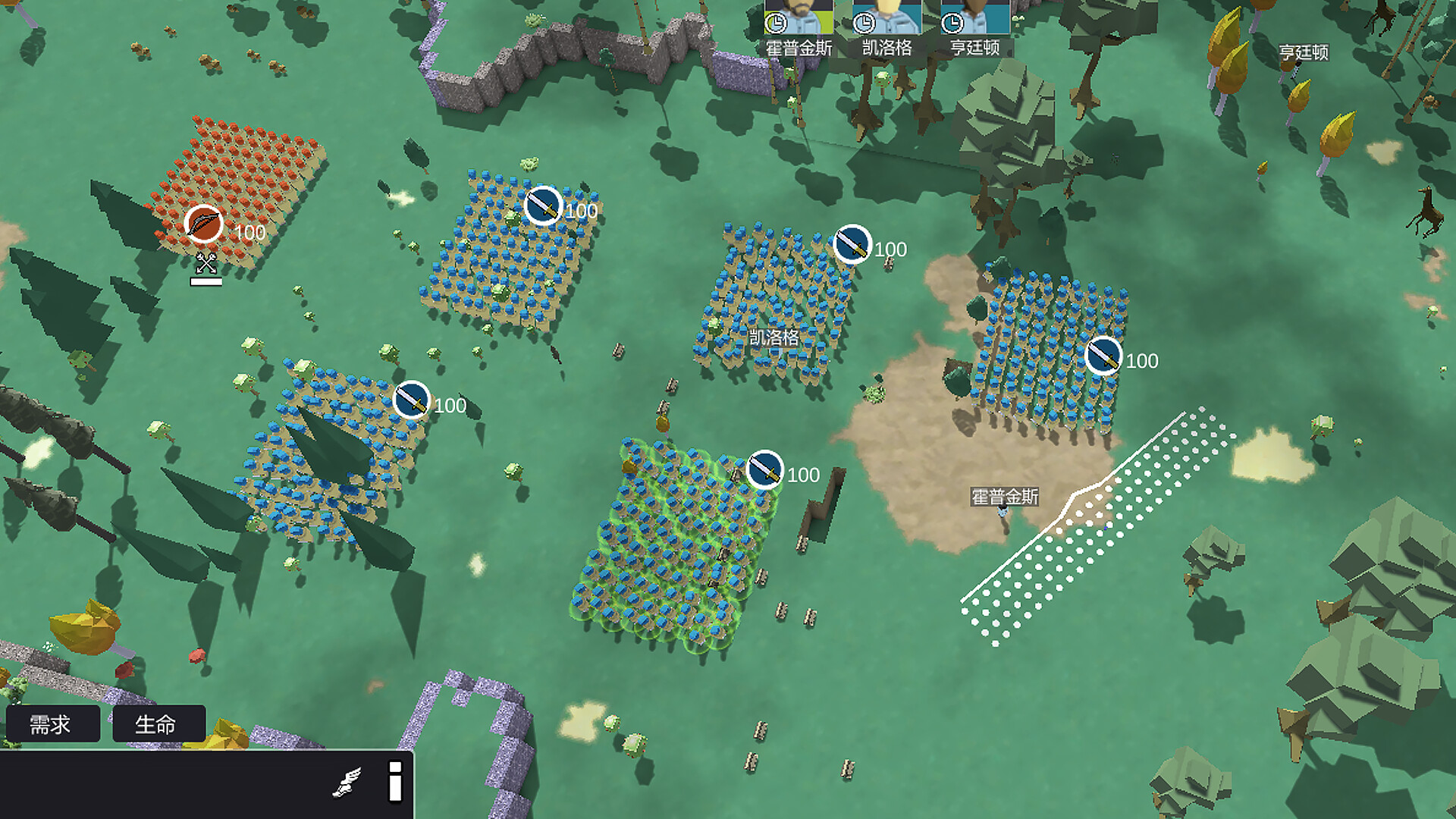This screenshot has width=1456, height=819.
Task: Click the clock icon on 霍普金斯's portrait
Action: (x=775, y=23)
